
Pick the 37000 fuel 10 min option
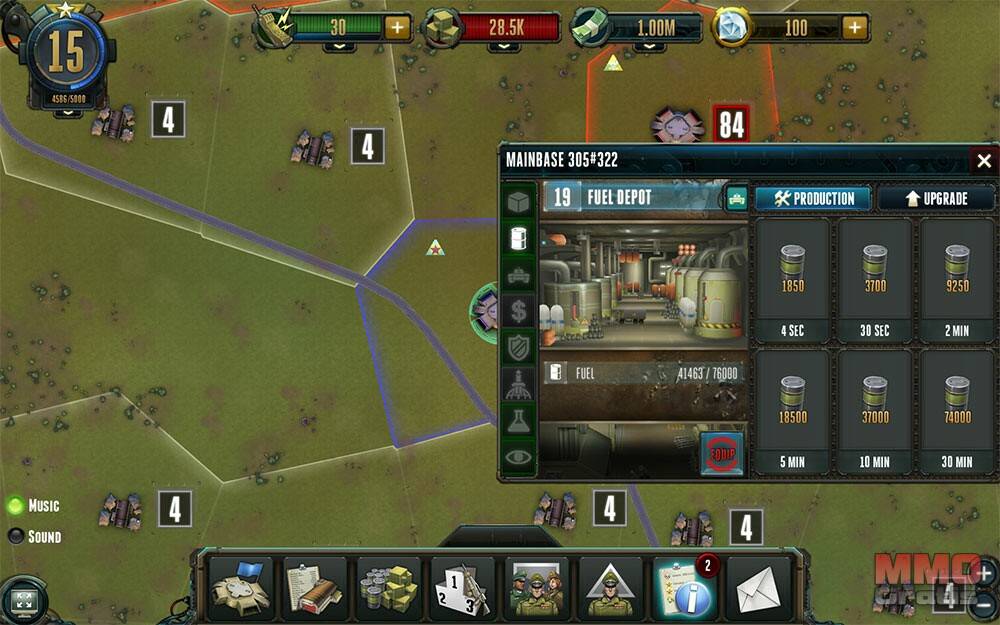pyautogui.click(x=875, y=412)
